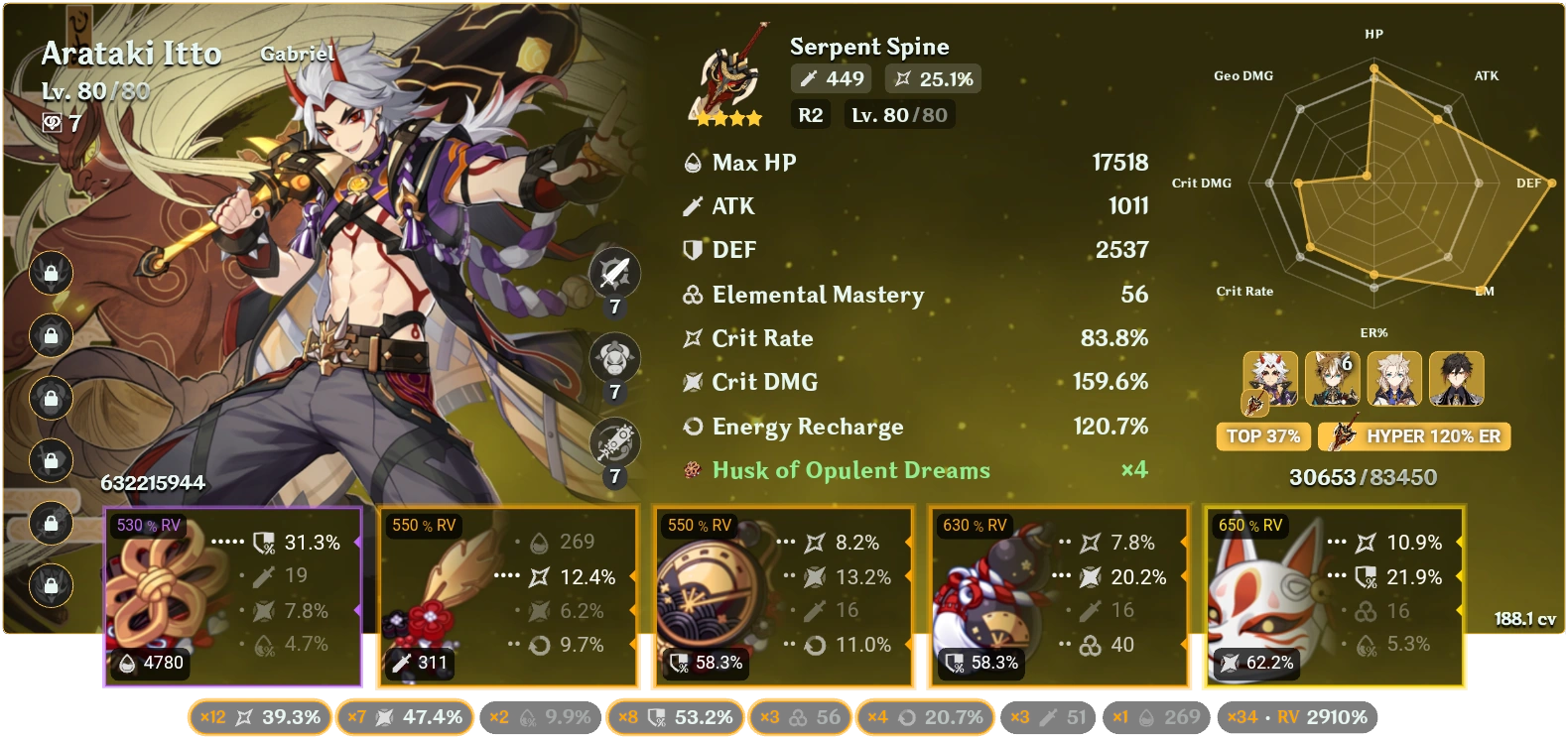Screen dimensions: 1568x741
Task: Click the Elemental Burst talent icon
Action: [x=615, y=439]
